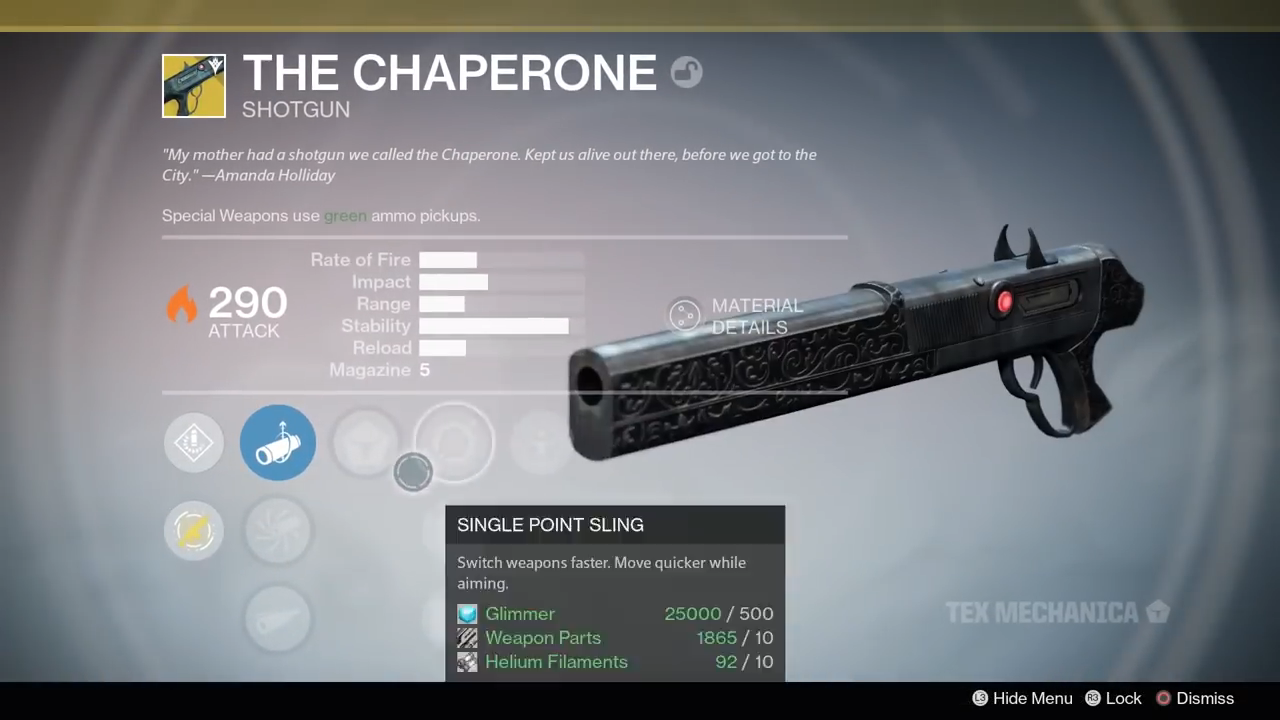Click the Rate of Fire stat bar
This screenshot has width=1280, height=720.
click(448, 259)
